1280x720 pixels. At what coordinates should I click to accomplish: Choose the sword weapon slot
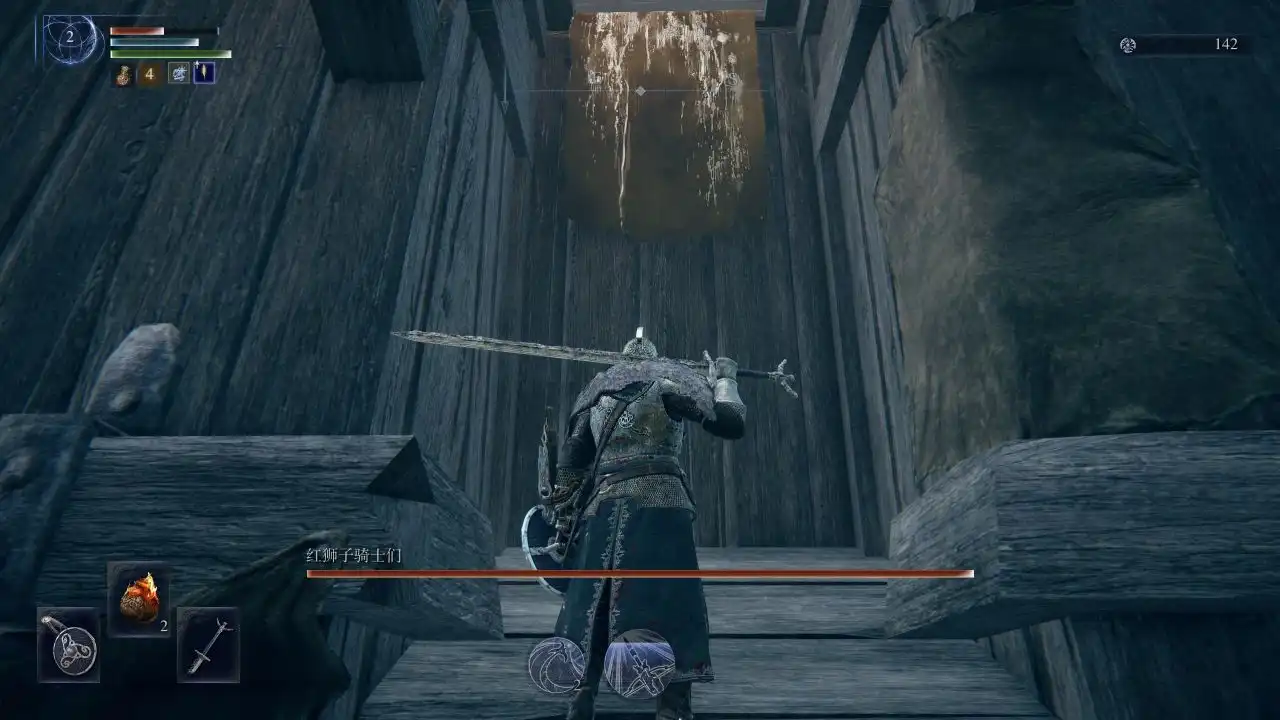point(208,644)
